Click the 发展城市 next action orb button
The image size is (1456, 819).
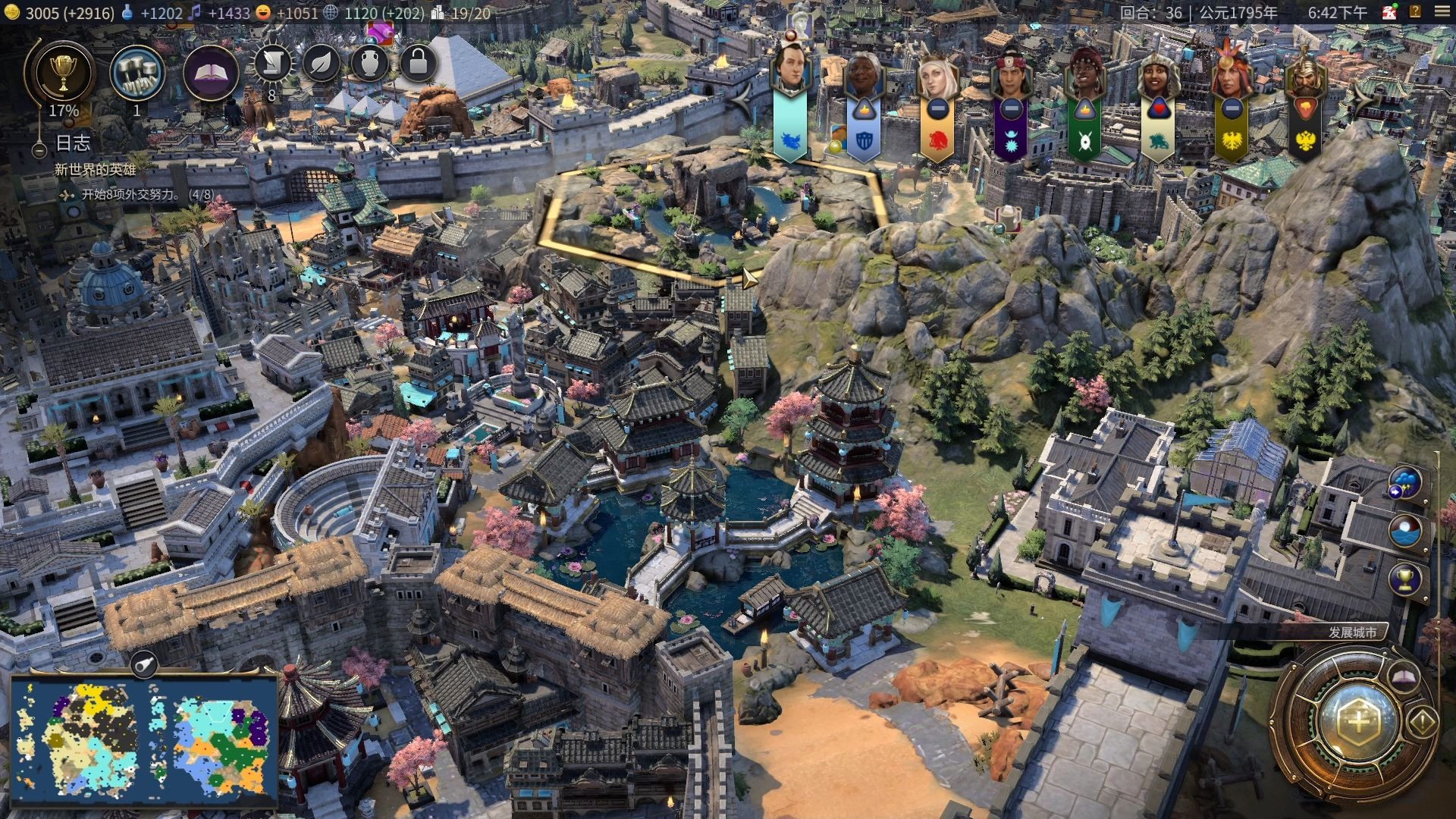coord(1360,720)
